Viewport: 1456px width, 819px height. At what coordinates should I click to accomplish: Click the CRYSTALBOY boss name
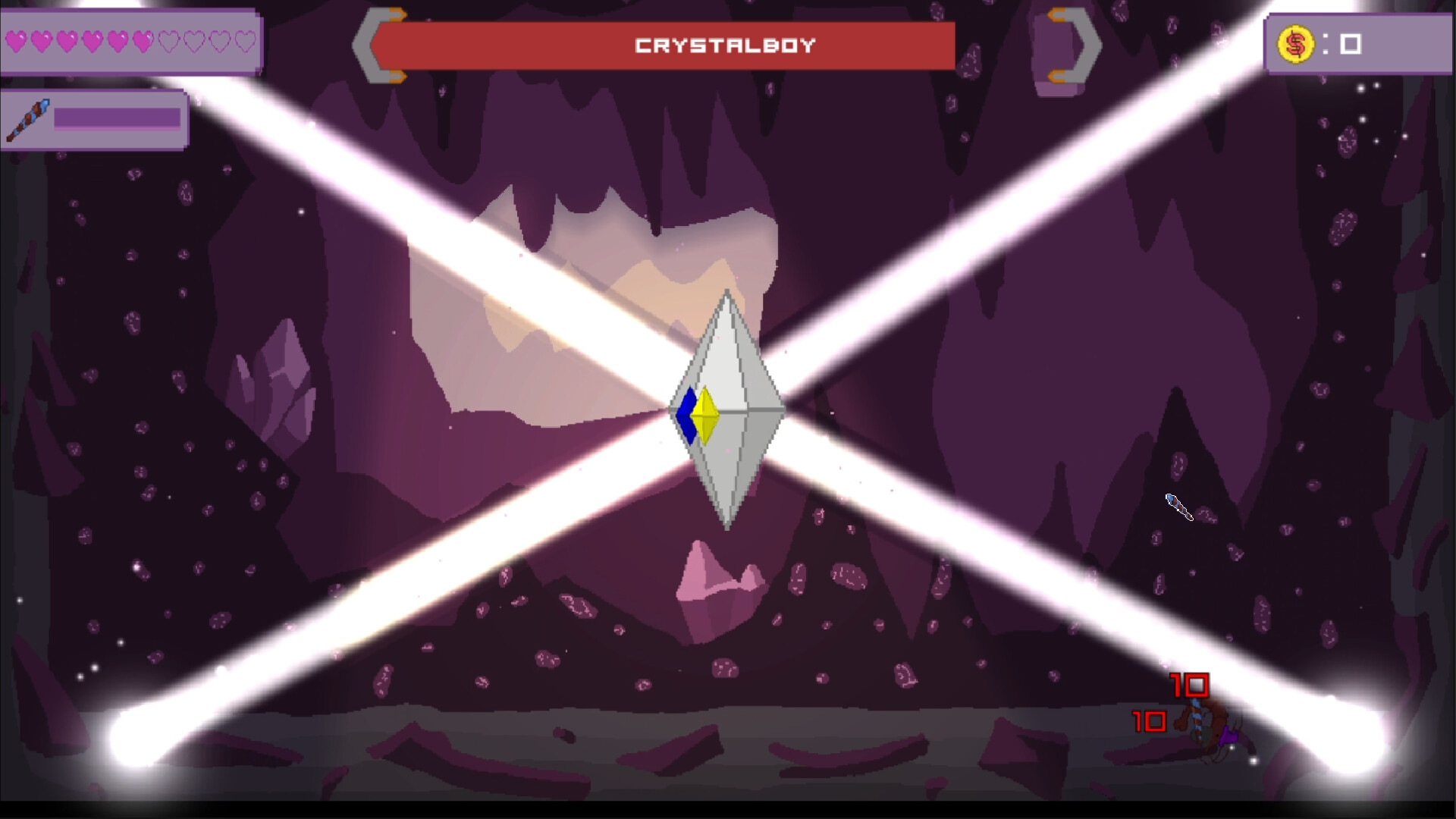[x=725, y=45]
